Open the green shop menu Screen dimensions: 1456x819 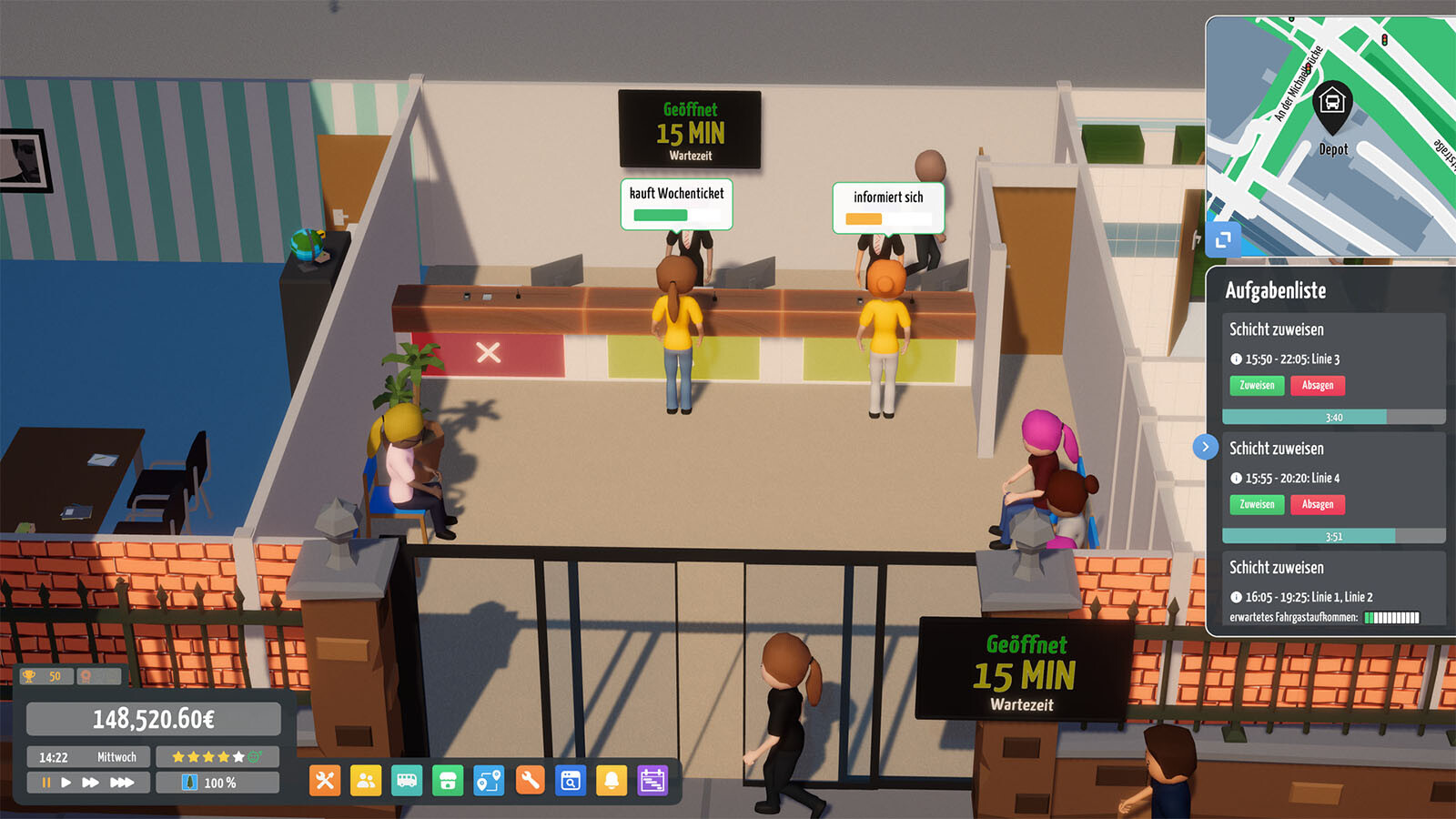pos(448,781)
